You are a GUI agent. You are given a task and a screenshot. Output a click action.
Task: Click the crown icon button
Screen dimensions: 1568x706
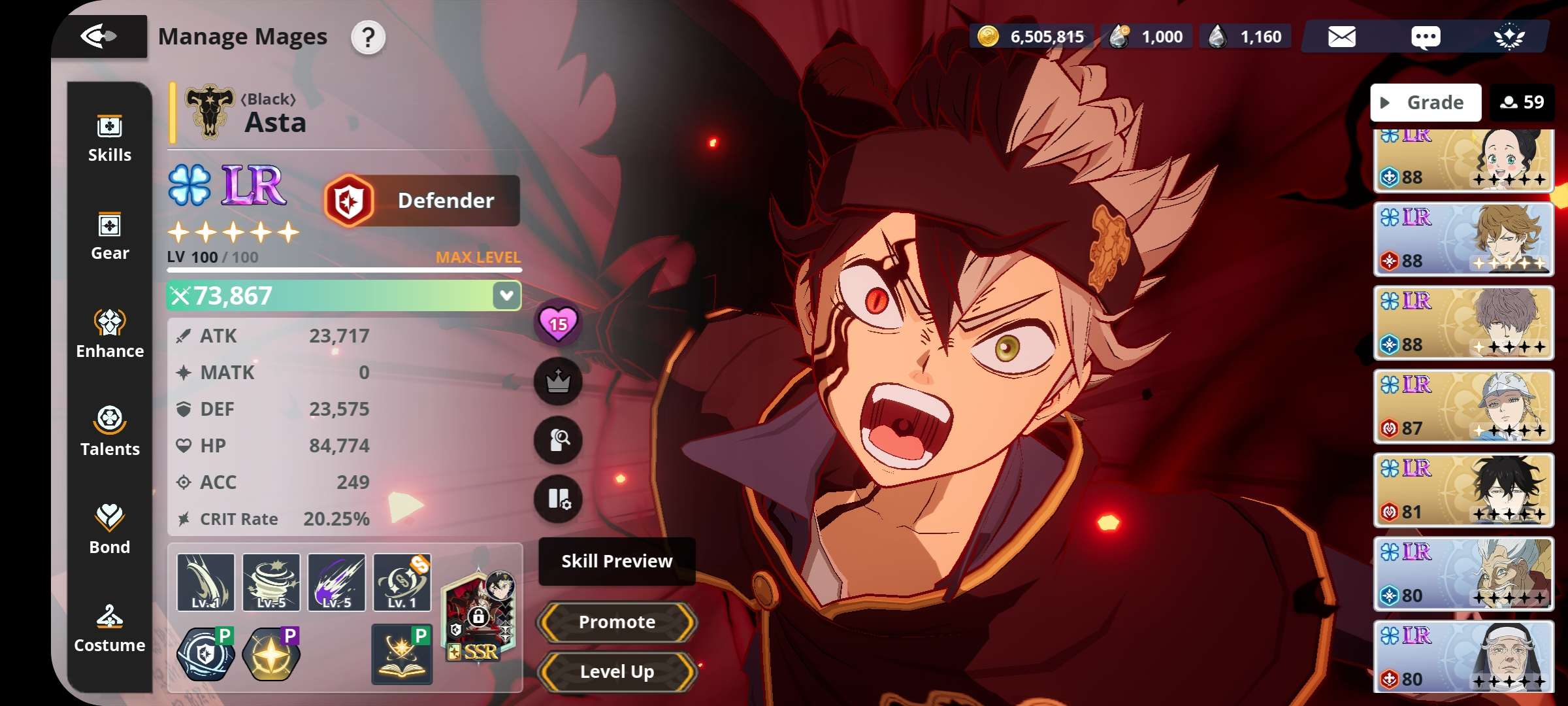click(558, 381)
